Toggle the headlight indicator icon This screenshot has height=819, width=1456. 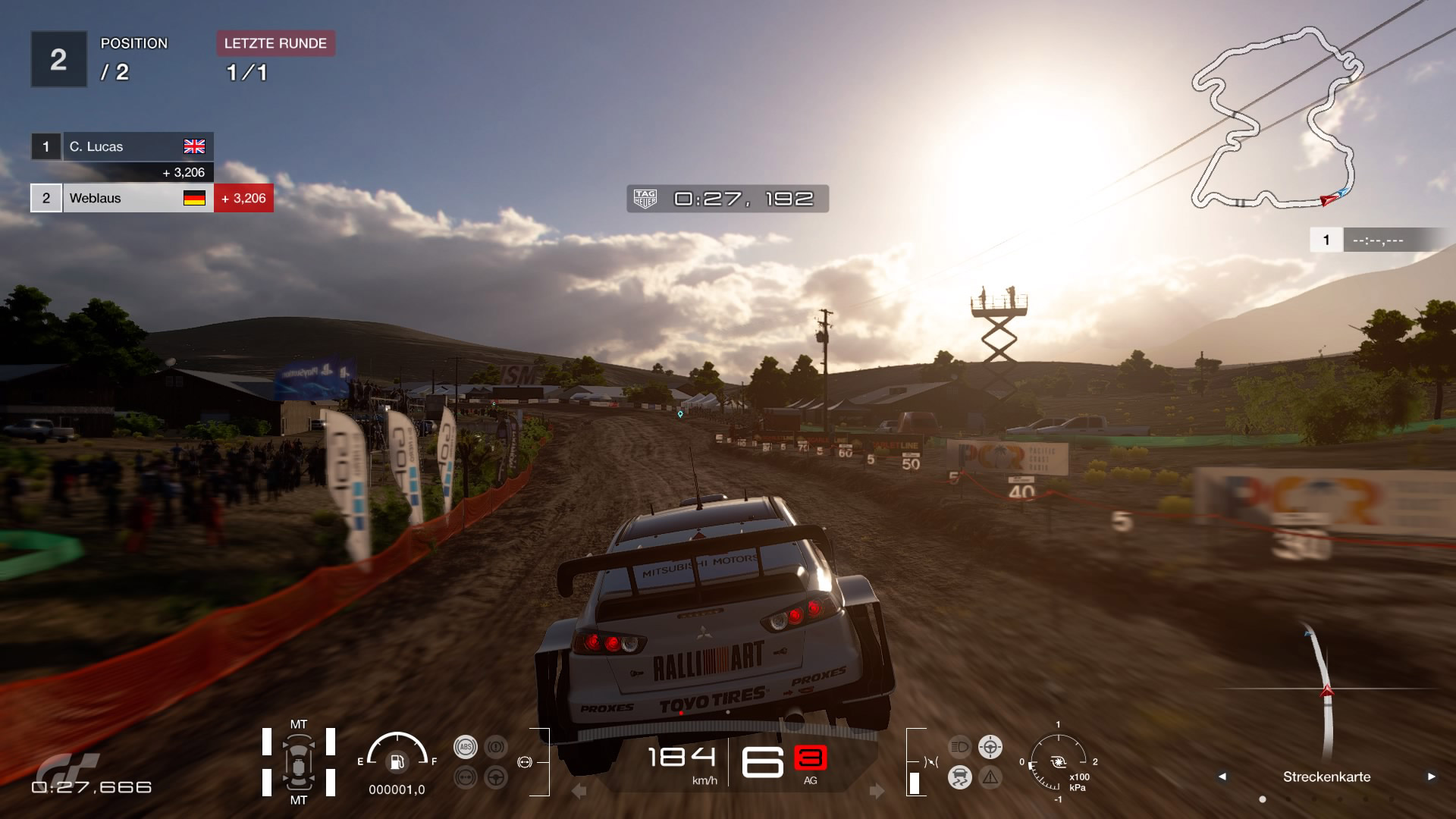click(959, 747)
